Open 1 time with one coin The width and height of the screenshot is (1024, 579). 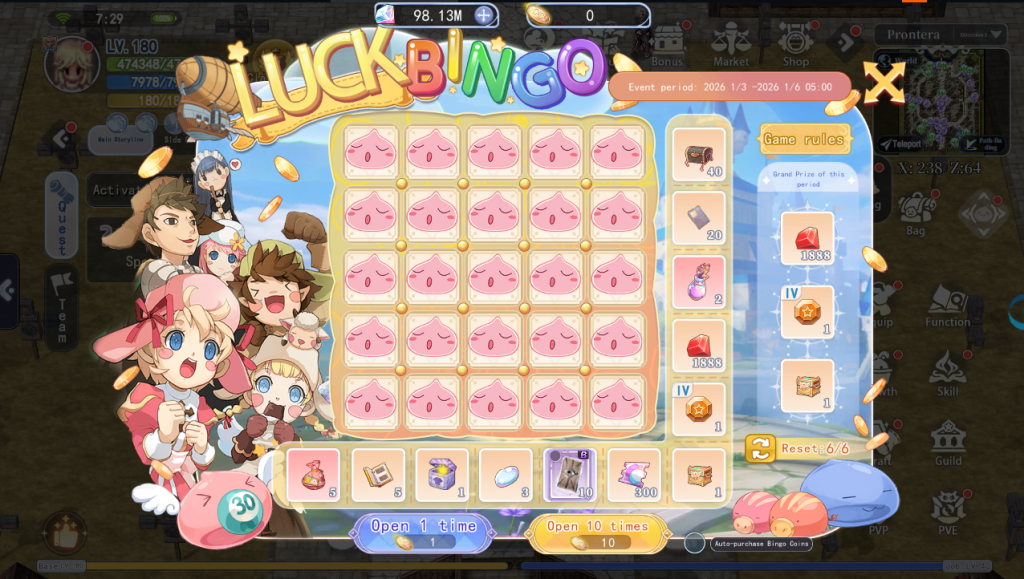pyautogui.click(x=423, y=532)
